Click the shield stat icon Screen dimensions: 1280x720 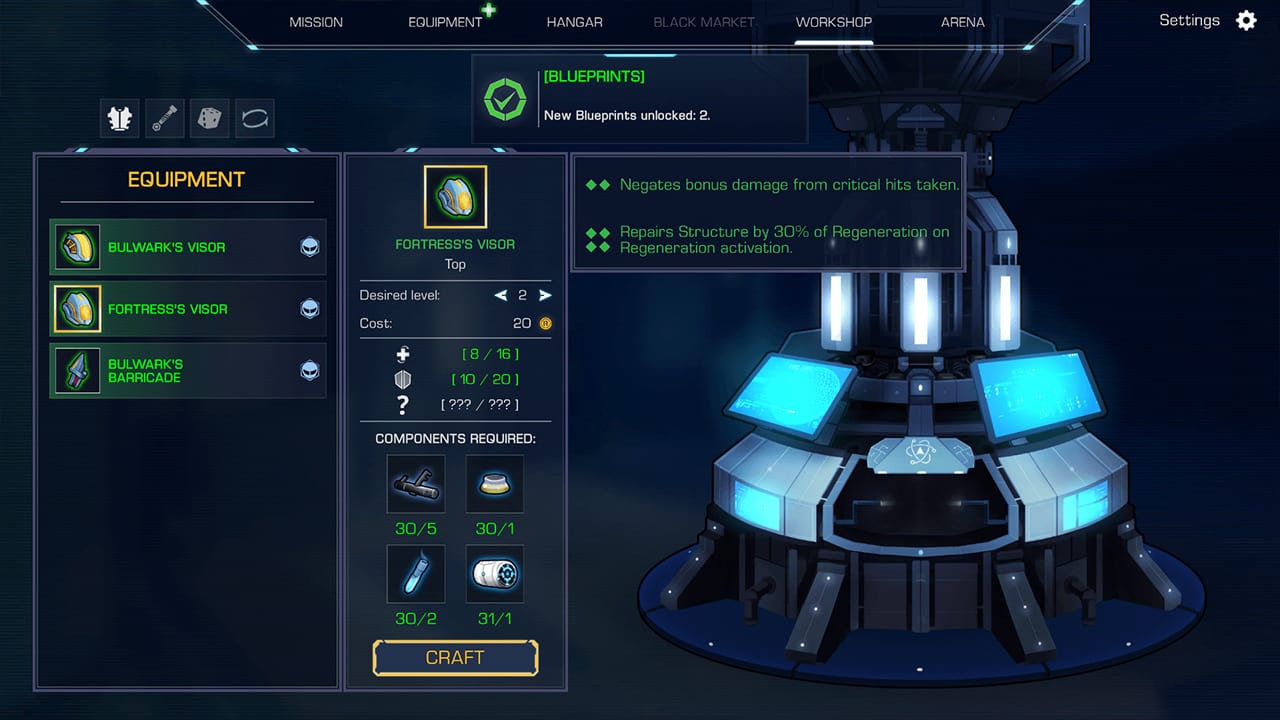(x=403, y=379)
